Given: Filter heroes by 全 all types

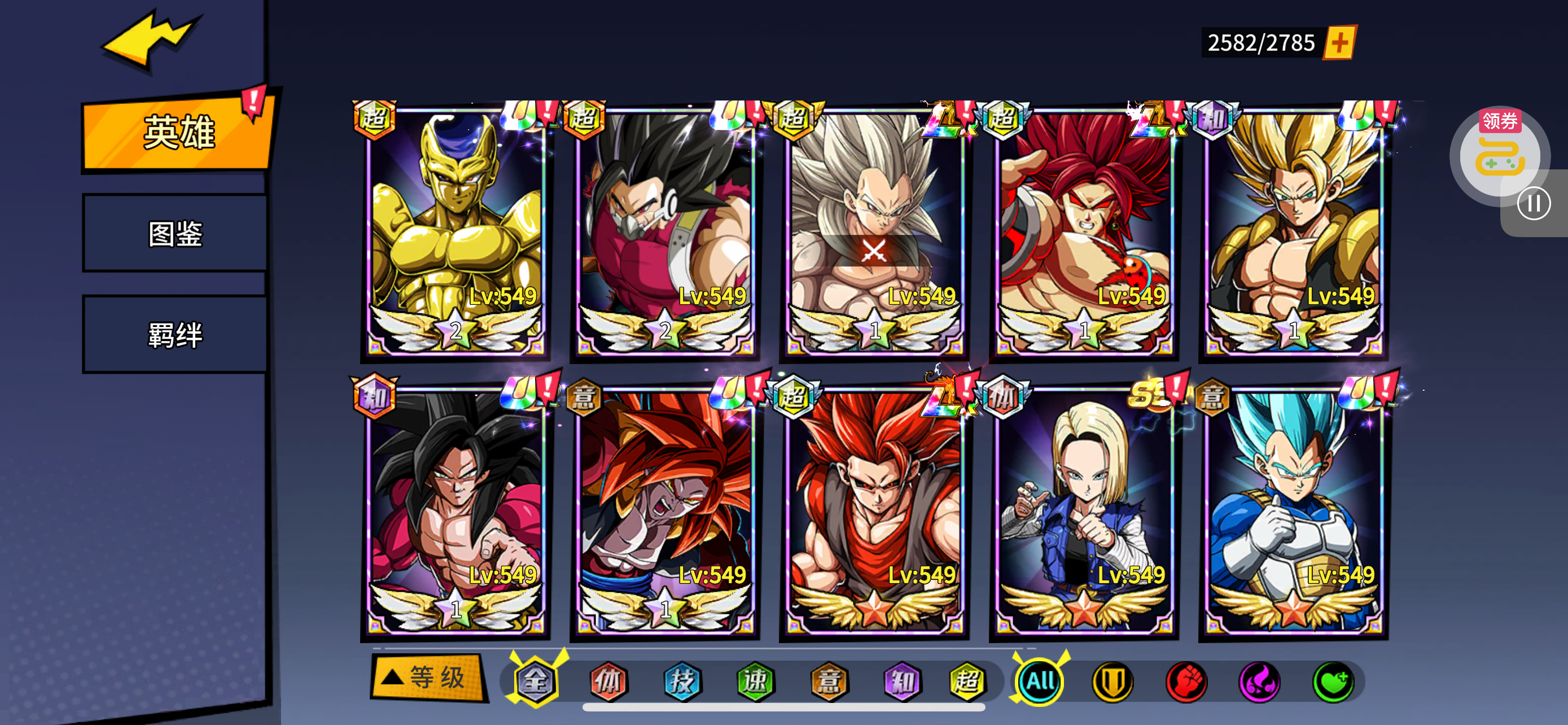Looking at the screenshot, I should (x=535, y=681).
